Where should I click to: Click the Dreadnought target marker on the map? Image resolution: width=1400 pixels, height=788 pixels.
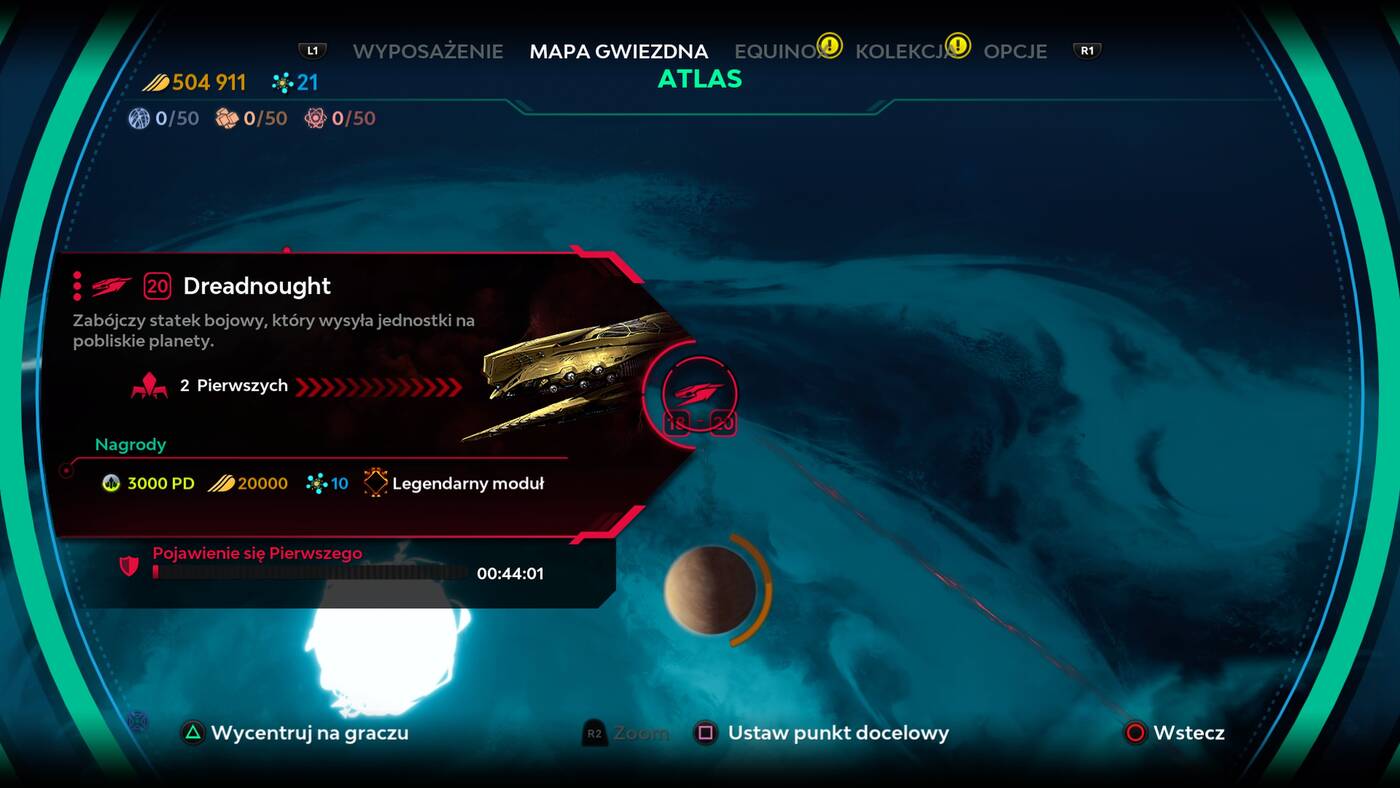(700, 395)
